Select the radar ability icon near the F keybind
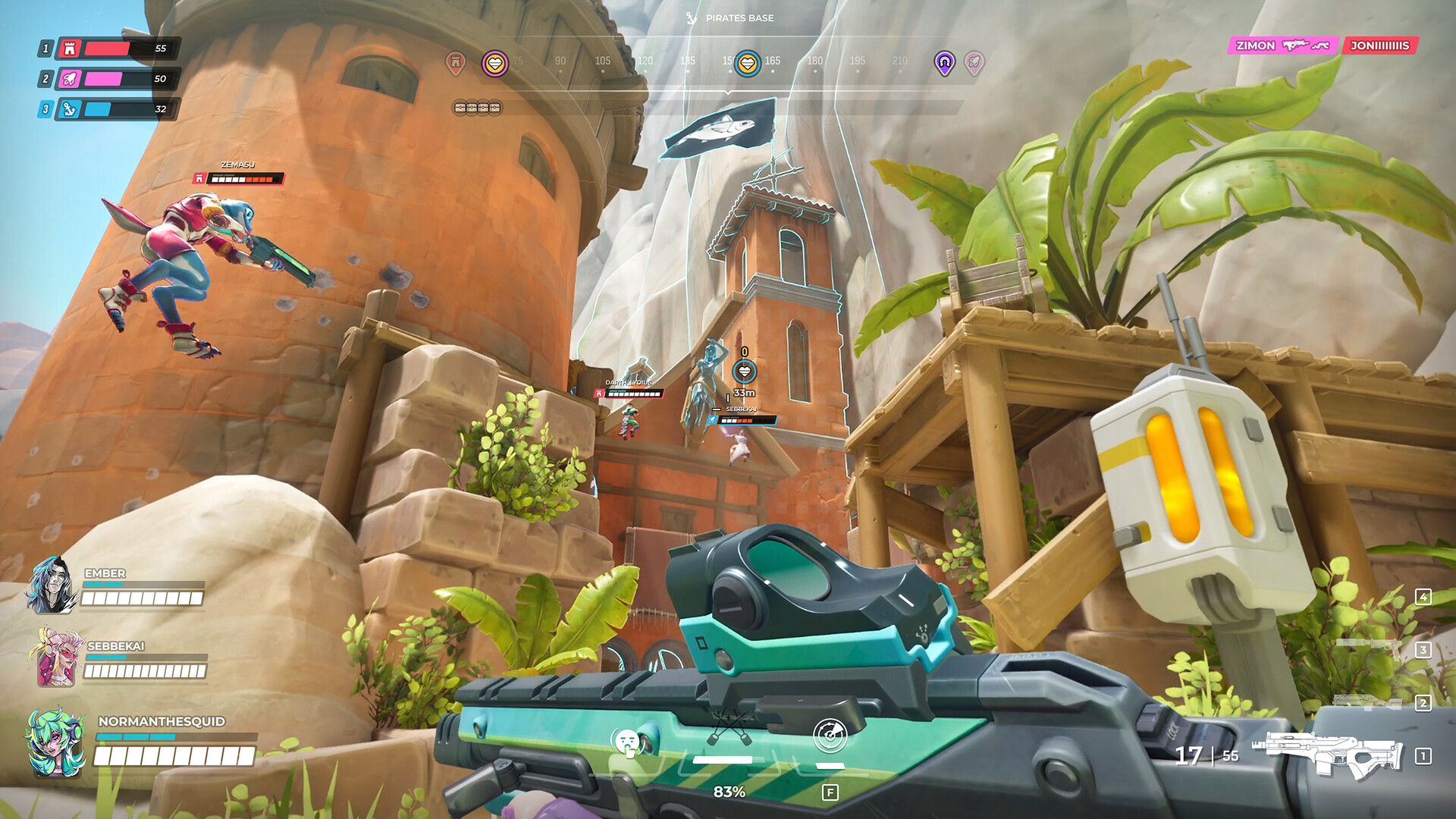 [830, 736]
